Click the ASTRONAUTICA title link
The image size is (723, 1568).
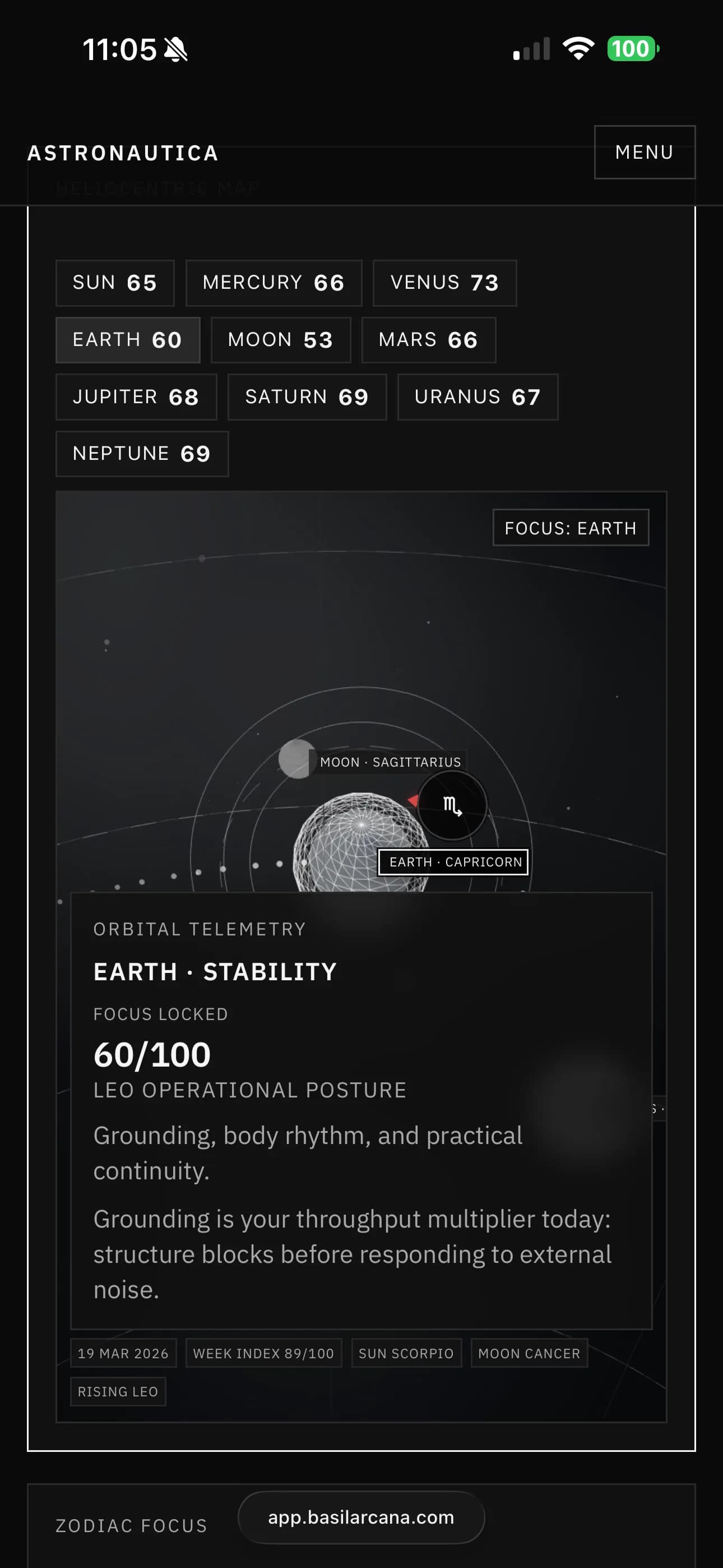point(122,154)
